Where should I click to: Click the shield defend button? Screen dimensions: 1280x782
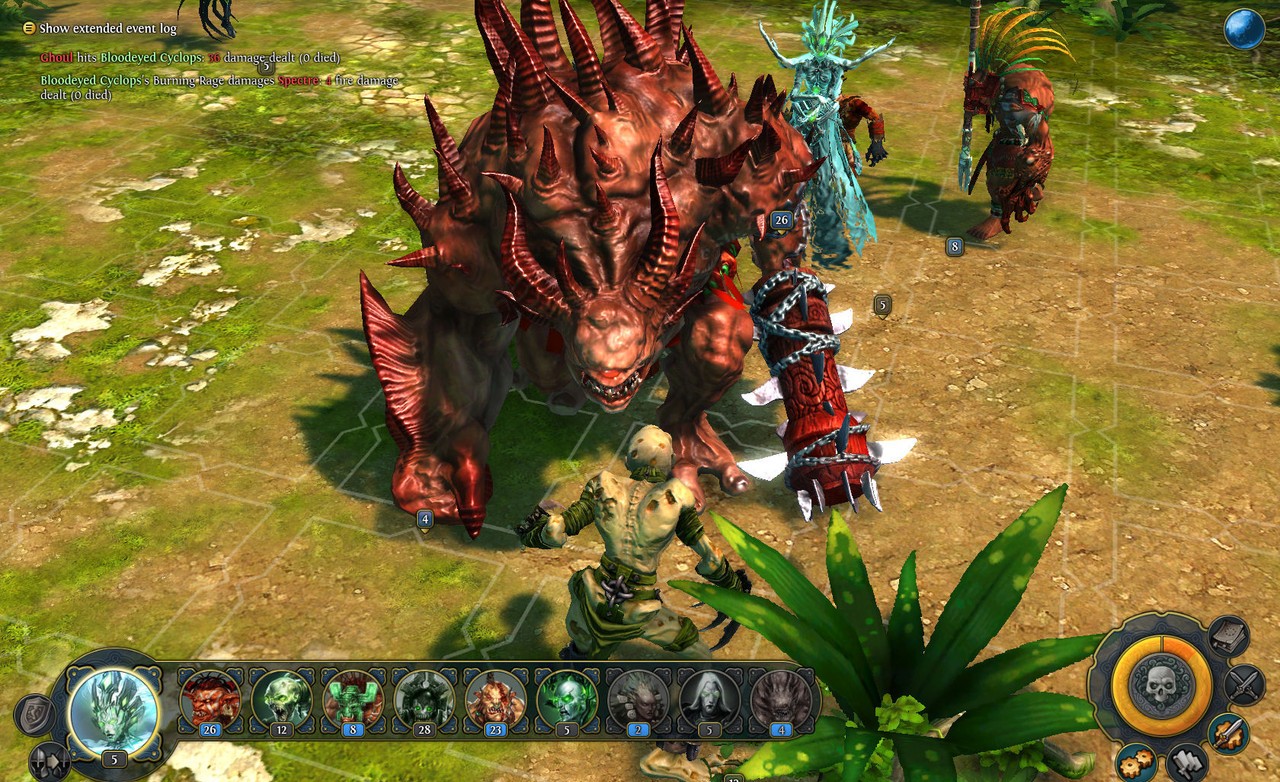point(33,713)
